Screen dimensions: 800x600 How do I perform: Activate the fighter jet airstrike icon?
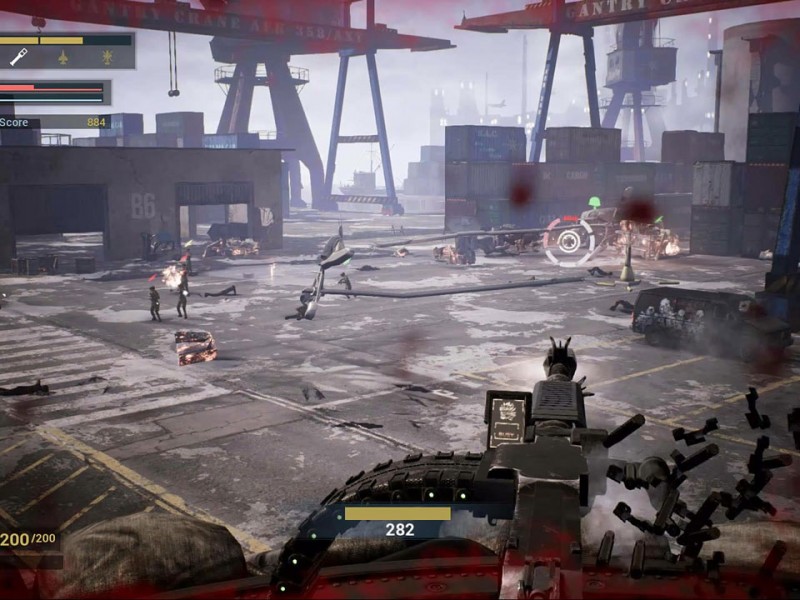pyautogui.click(x=63, y=58)
